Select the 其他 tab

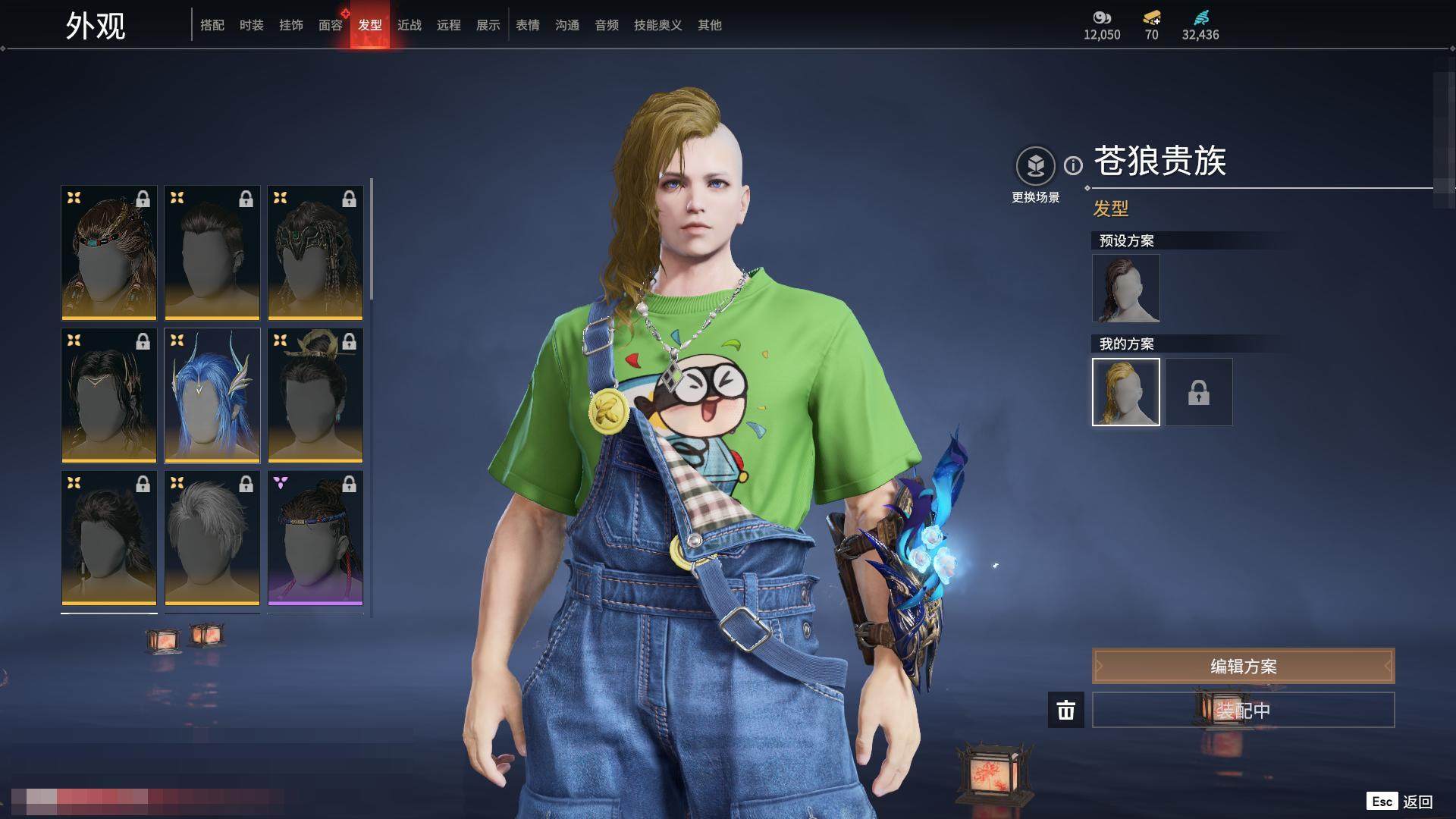point(710,25)
